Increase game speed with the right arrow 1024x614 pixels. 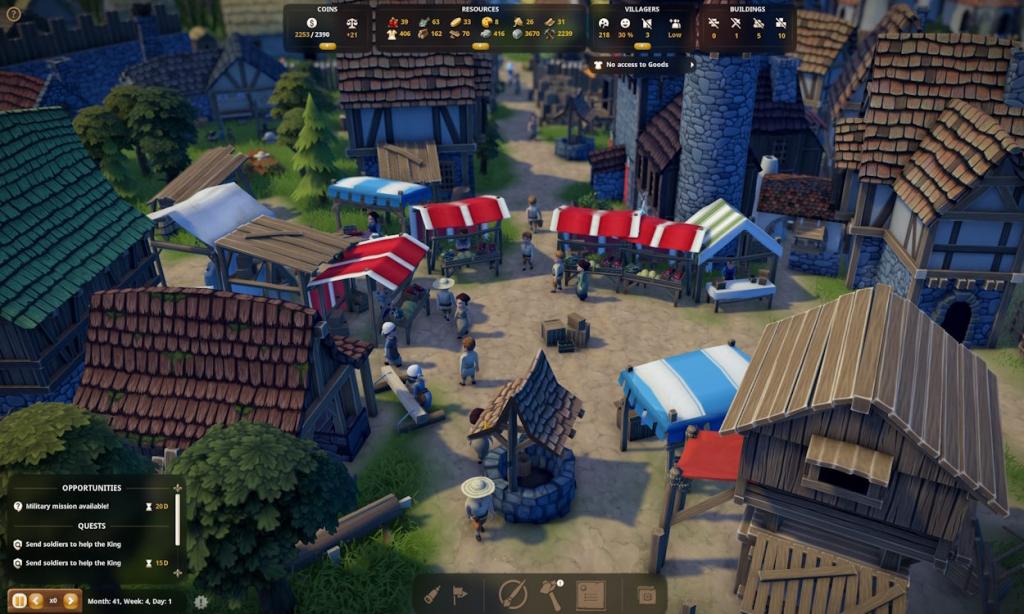[x=70, y=601]
